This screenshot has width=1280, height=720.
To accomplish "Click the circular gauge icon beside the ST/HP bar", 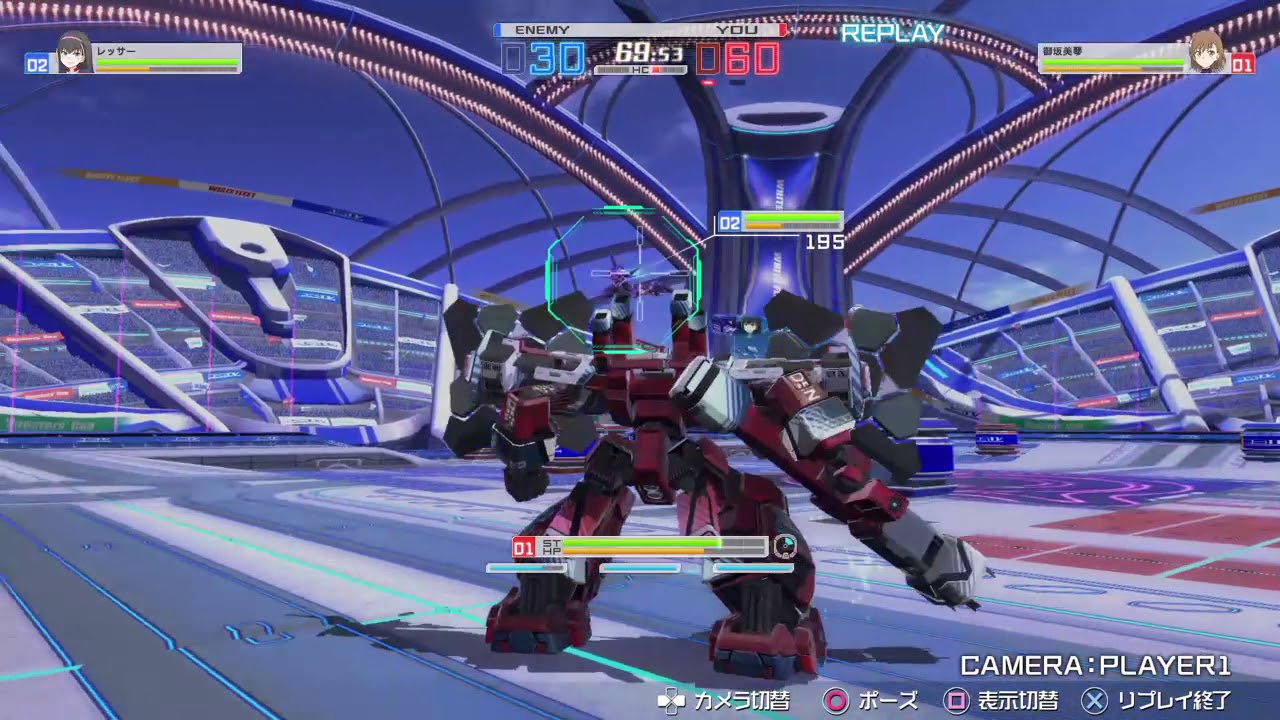I will [785, 546].
